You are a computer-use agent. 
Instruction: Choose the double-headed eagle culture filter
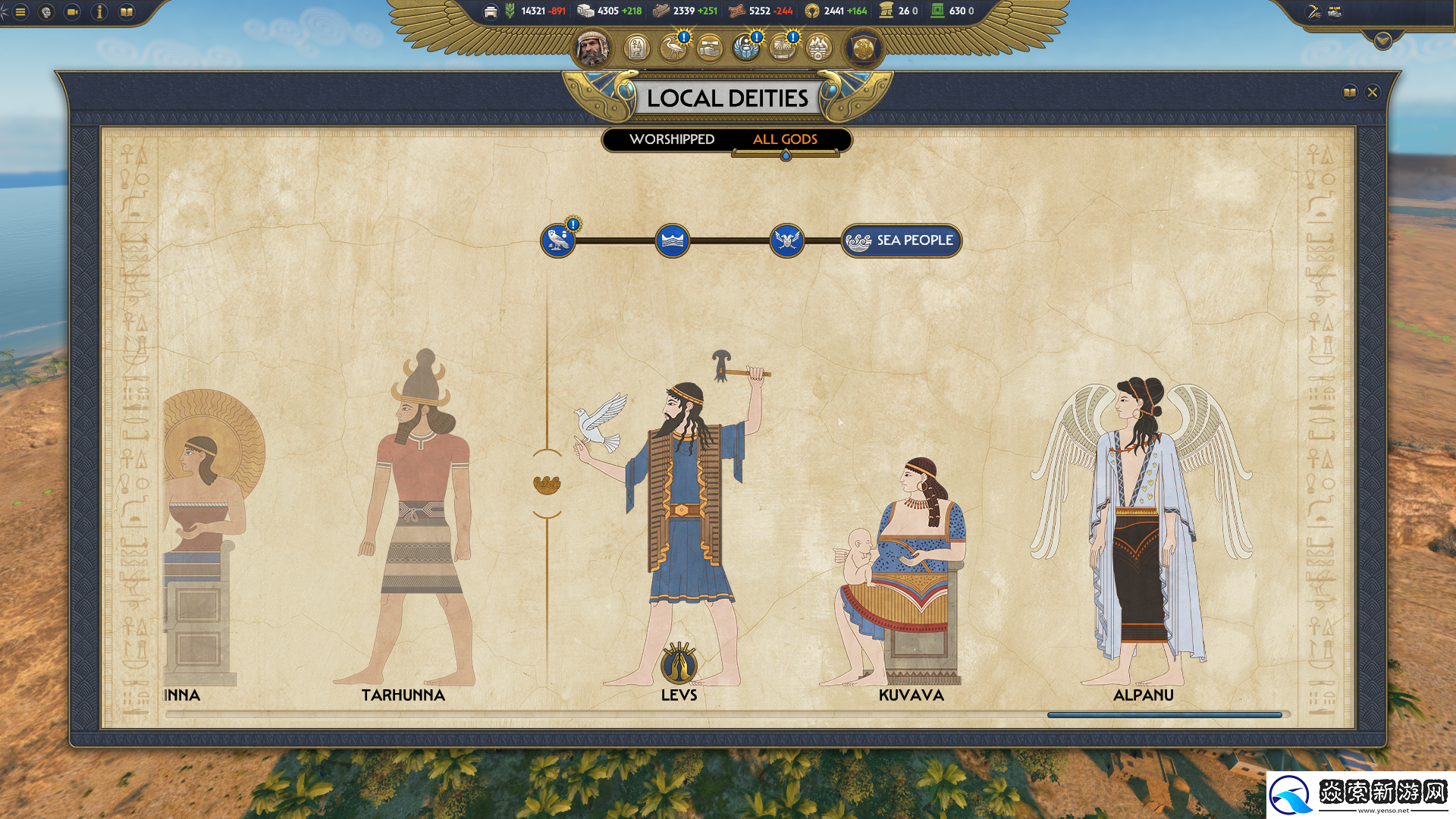[786, 241]
